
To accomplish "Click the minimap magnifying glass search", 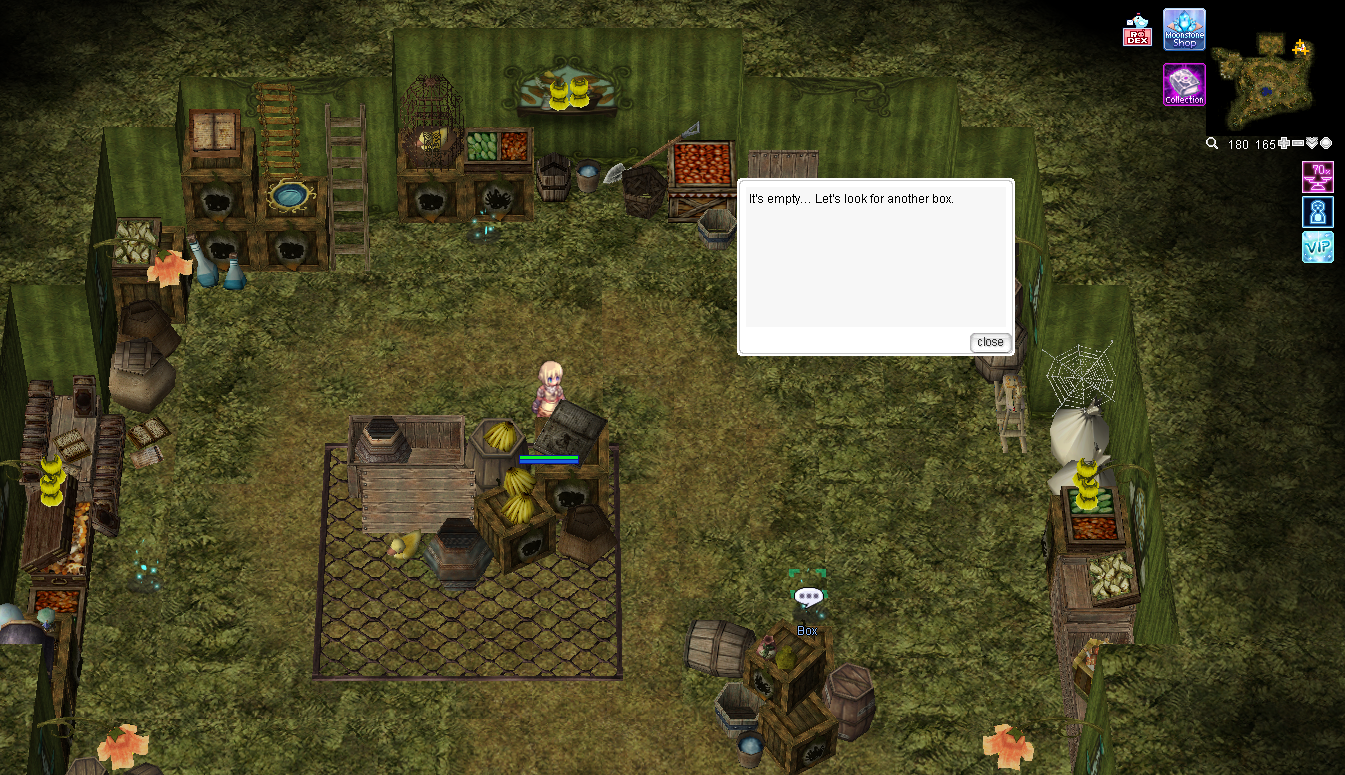I will point(1212,144).
